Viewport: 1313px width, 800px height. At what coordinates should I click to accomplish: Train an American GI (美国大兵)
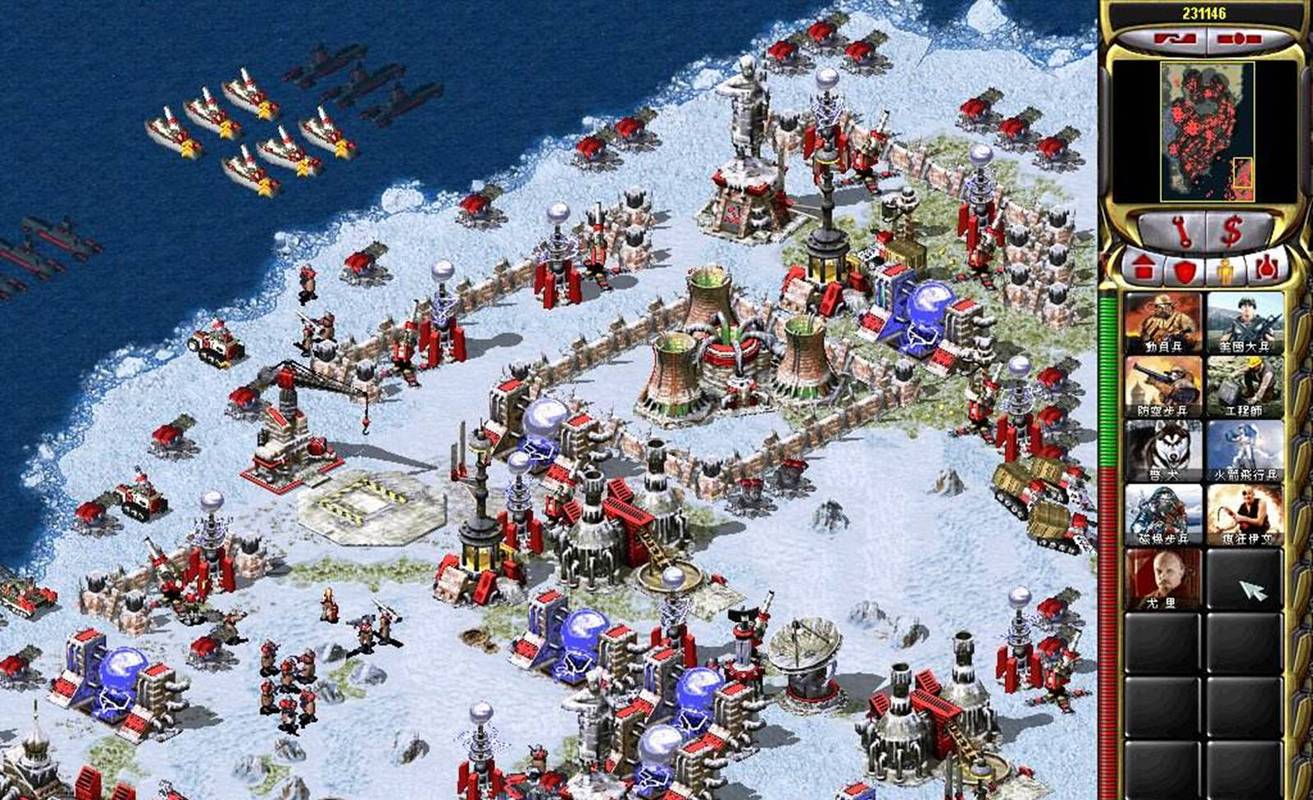[x=1244, y=322]
